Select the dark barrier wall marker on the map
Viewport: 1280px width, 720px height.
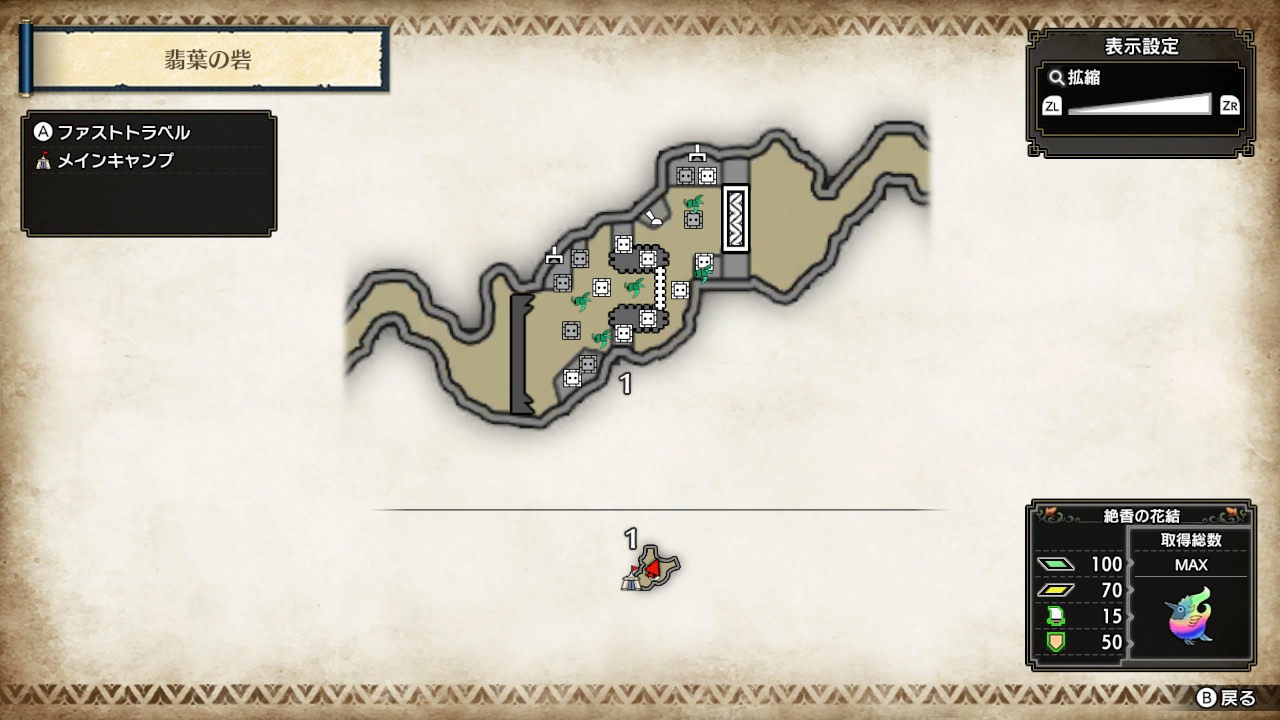pos(522,354)
